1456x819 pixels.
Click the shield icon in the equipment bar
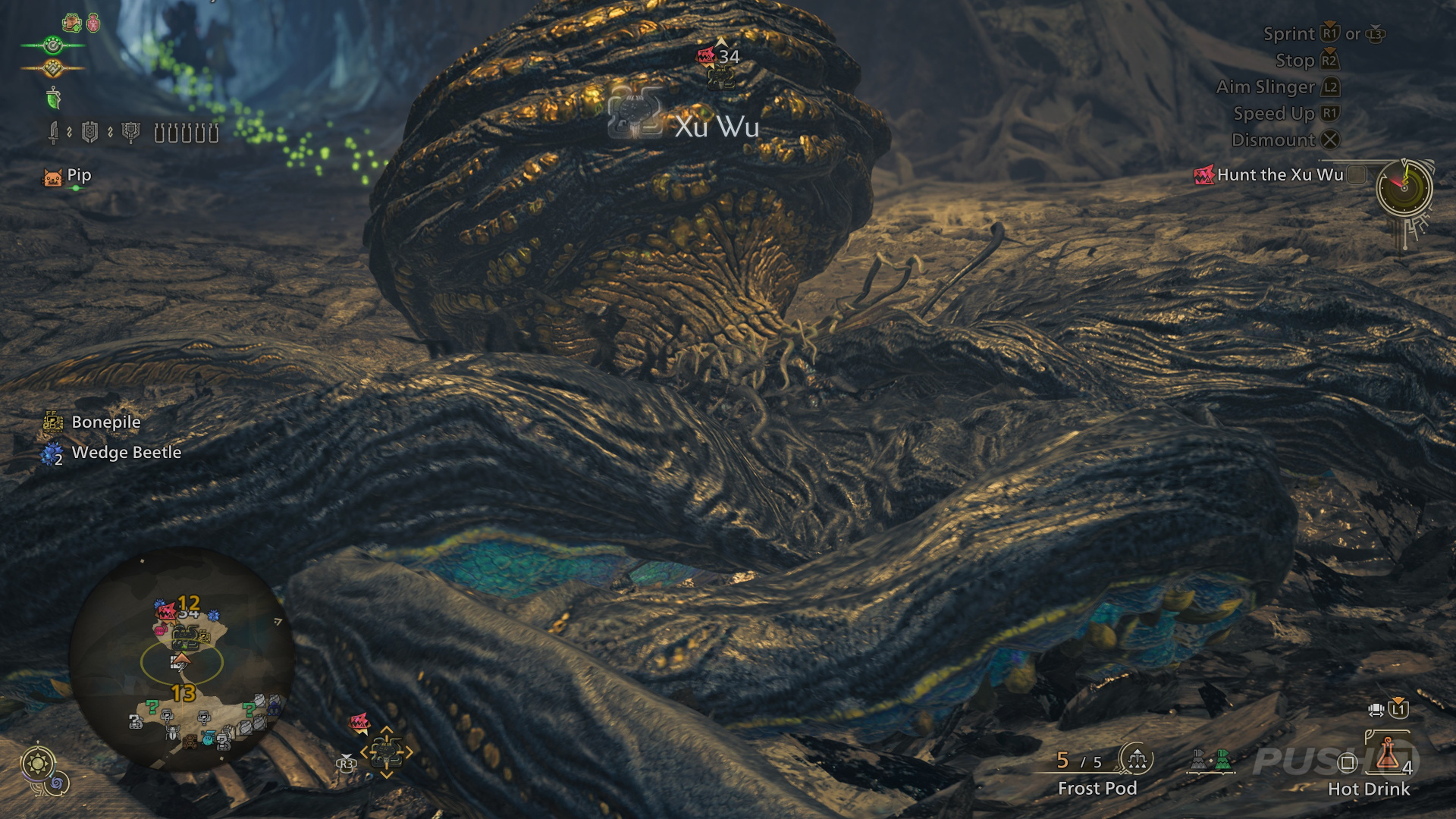coord(90,133)
